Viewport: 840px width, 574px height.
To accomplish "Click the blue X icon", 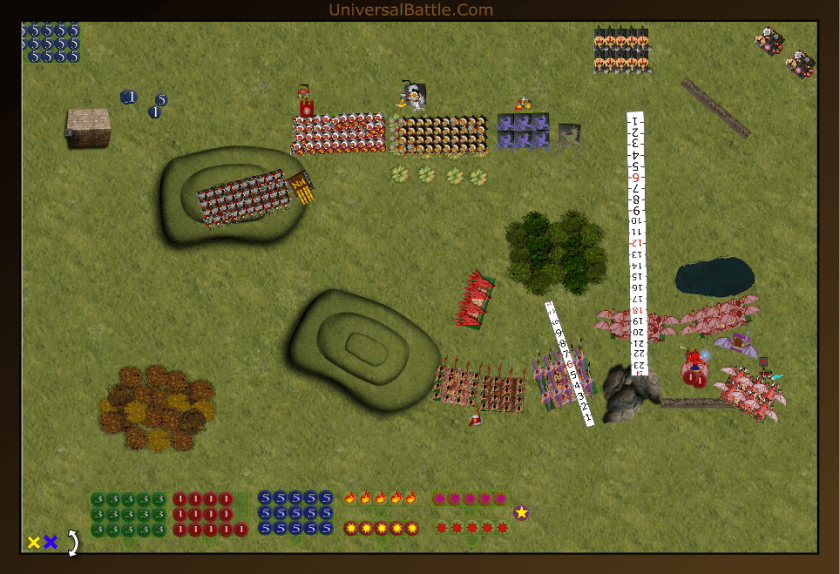I will point(50,542).
